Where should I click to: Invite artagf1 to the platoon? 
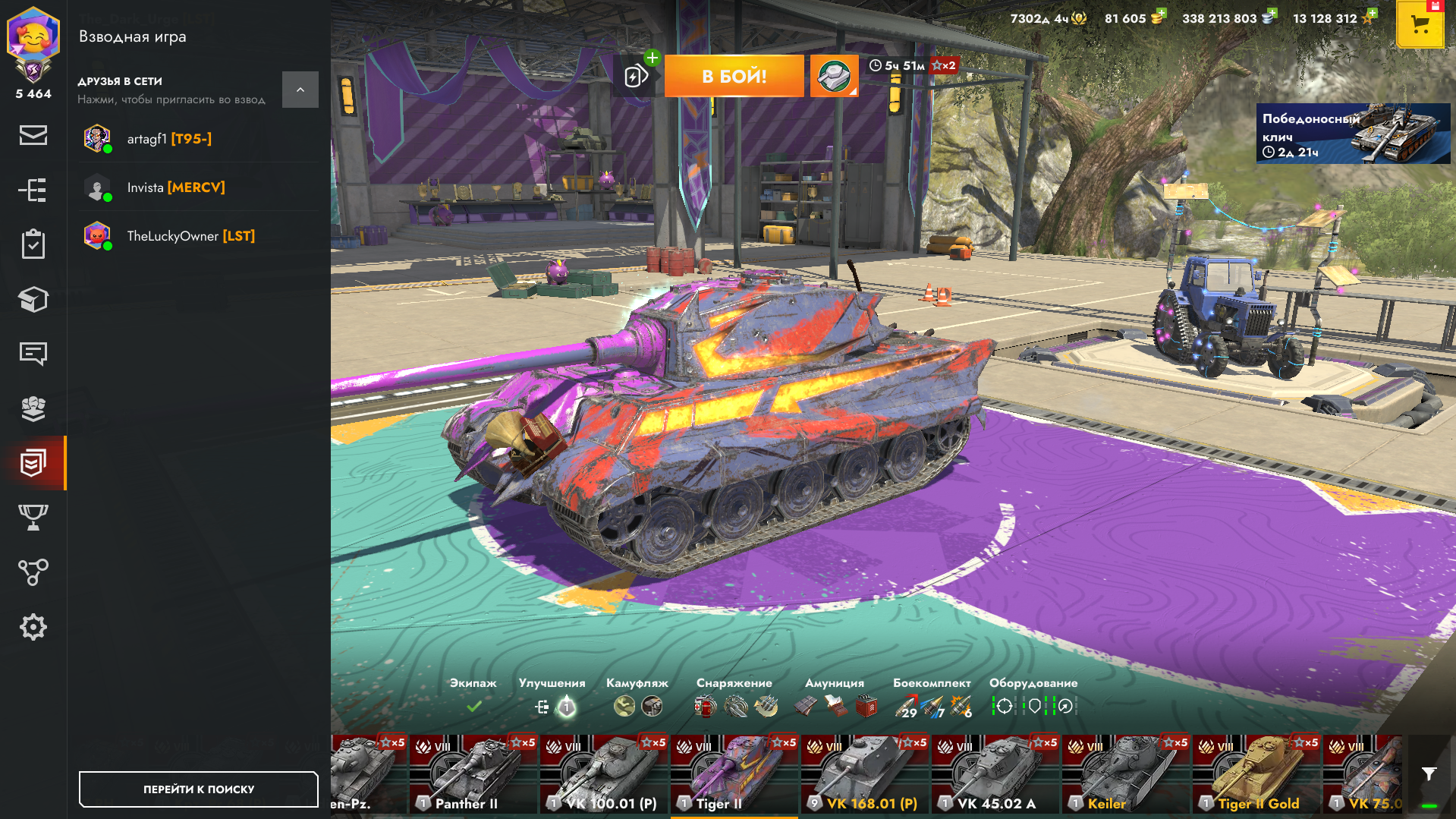click(168, 139)
